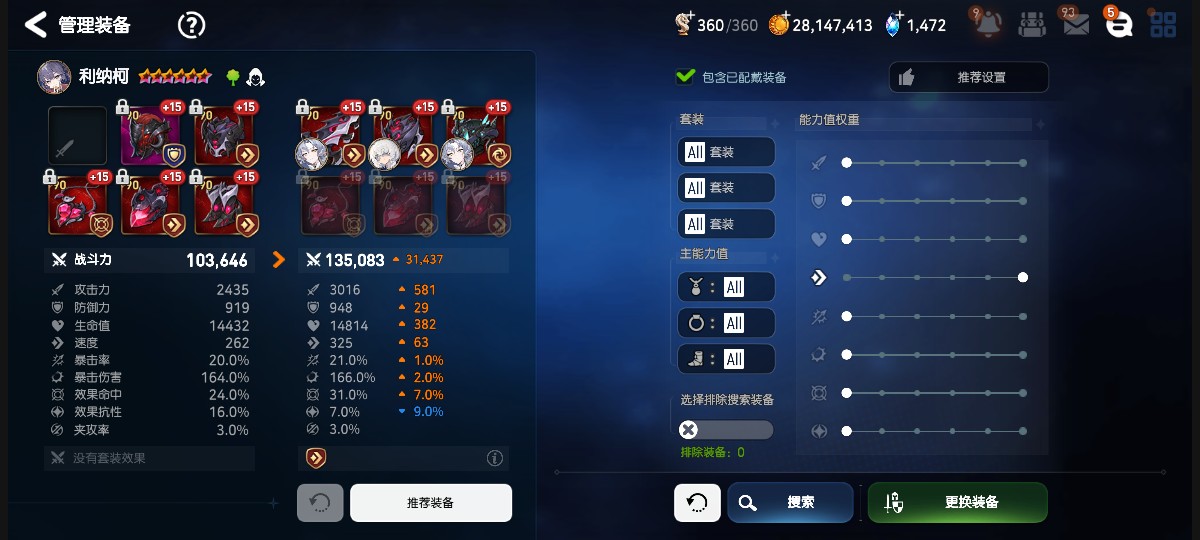Screen dimensions: 1200x540
Task: Adjust the health heart weight slider
Action: [847, 239]
